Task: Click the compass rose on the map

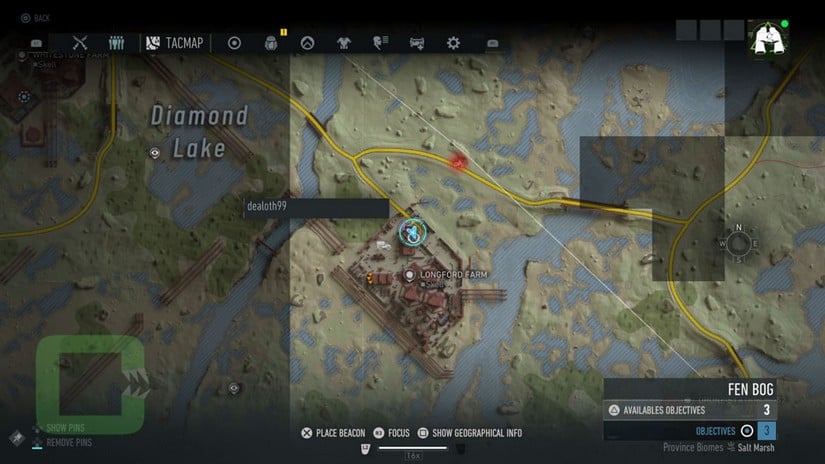Action: [738, 243]
